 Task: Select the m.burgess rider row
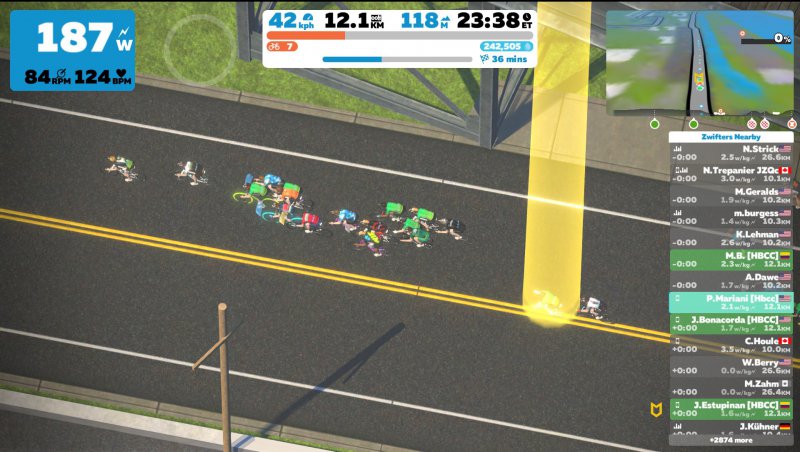[732, 217]
